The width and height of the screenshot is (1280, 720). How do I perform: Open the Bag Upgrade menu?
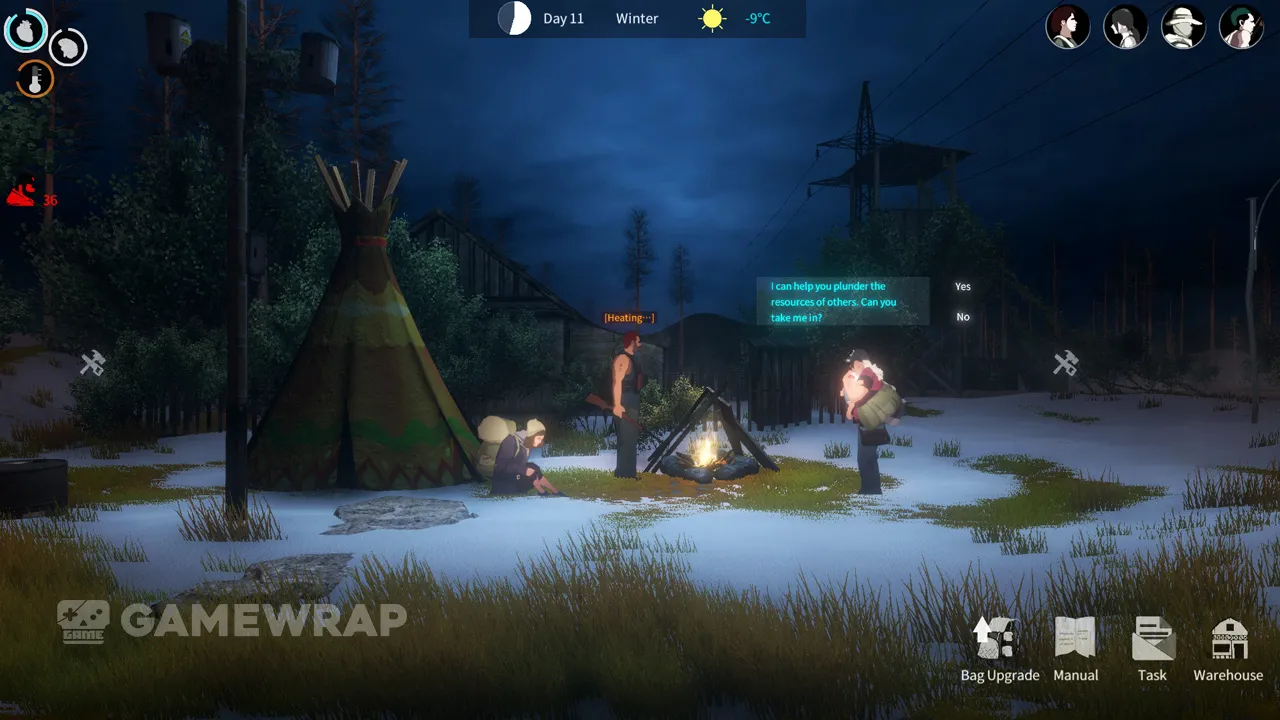click(x=999, y=649)
